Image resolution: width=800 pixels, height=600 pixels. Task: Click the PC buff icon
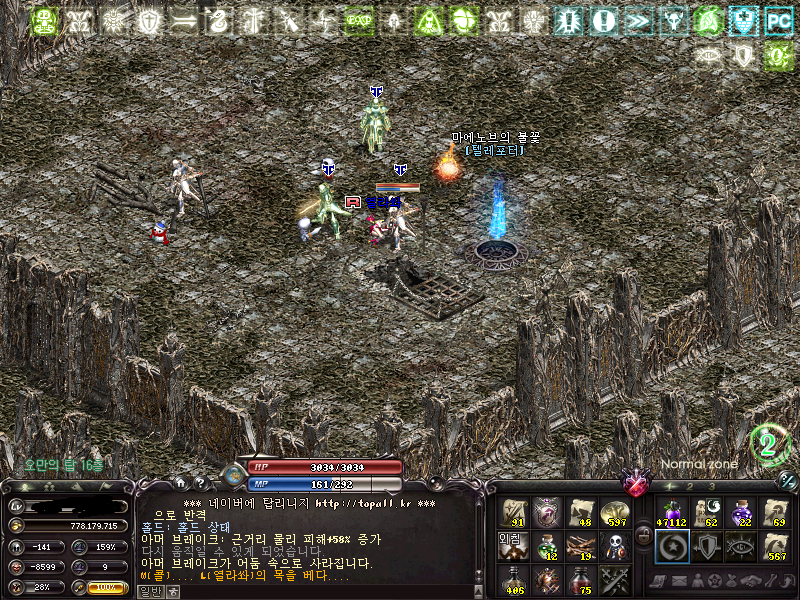point(778,21)
